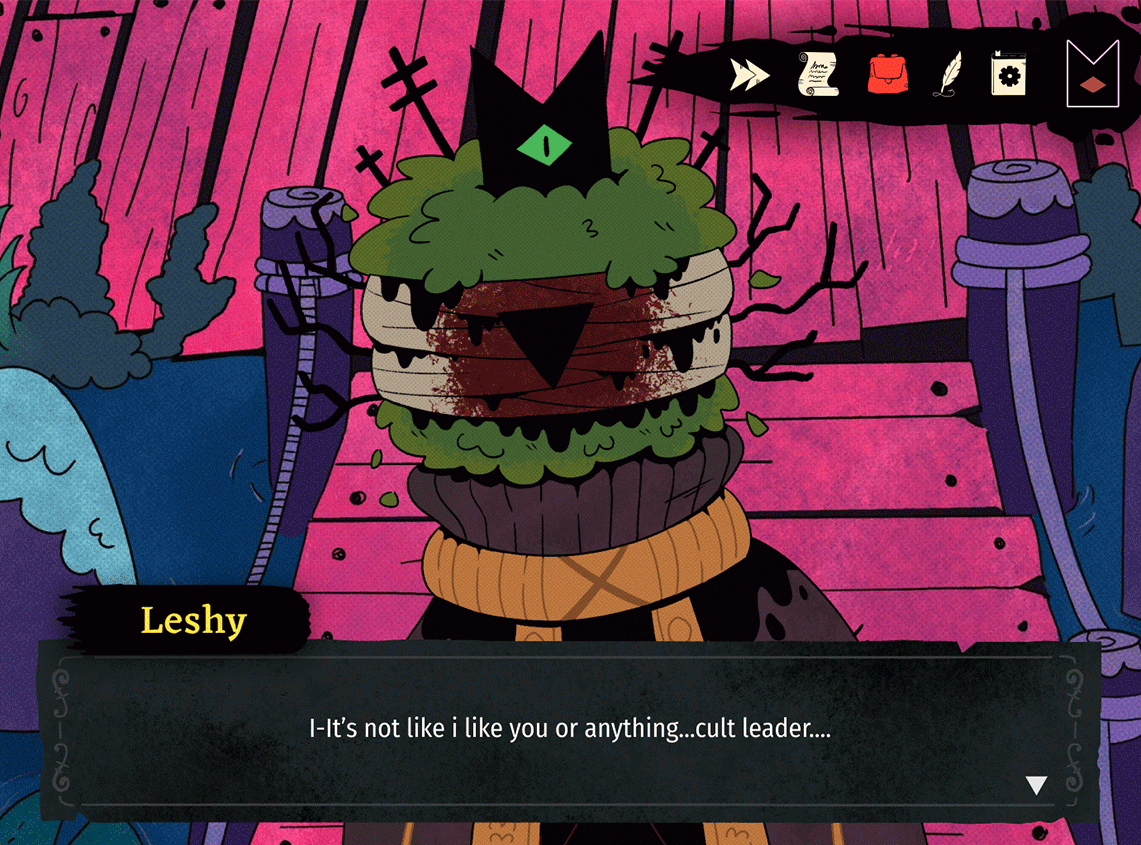Open the scroll dialogue history log
Screen dimensions: 1141x845
[817, 74]
